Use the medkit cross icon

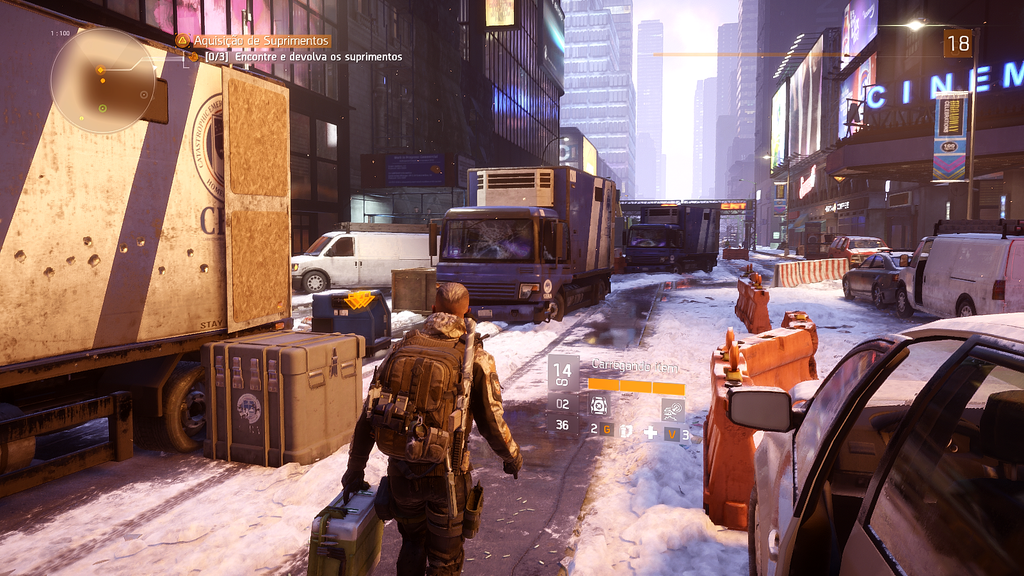[x=650, y=432]
